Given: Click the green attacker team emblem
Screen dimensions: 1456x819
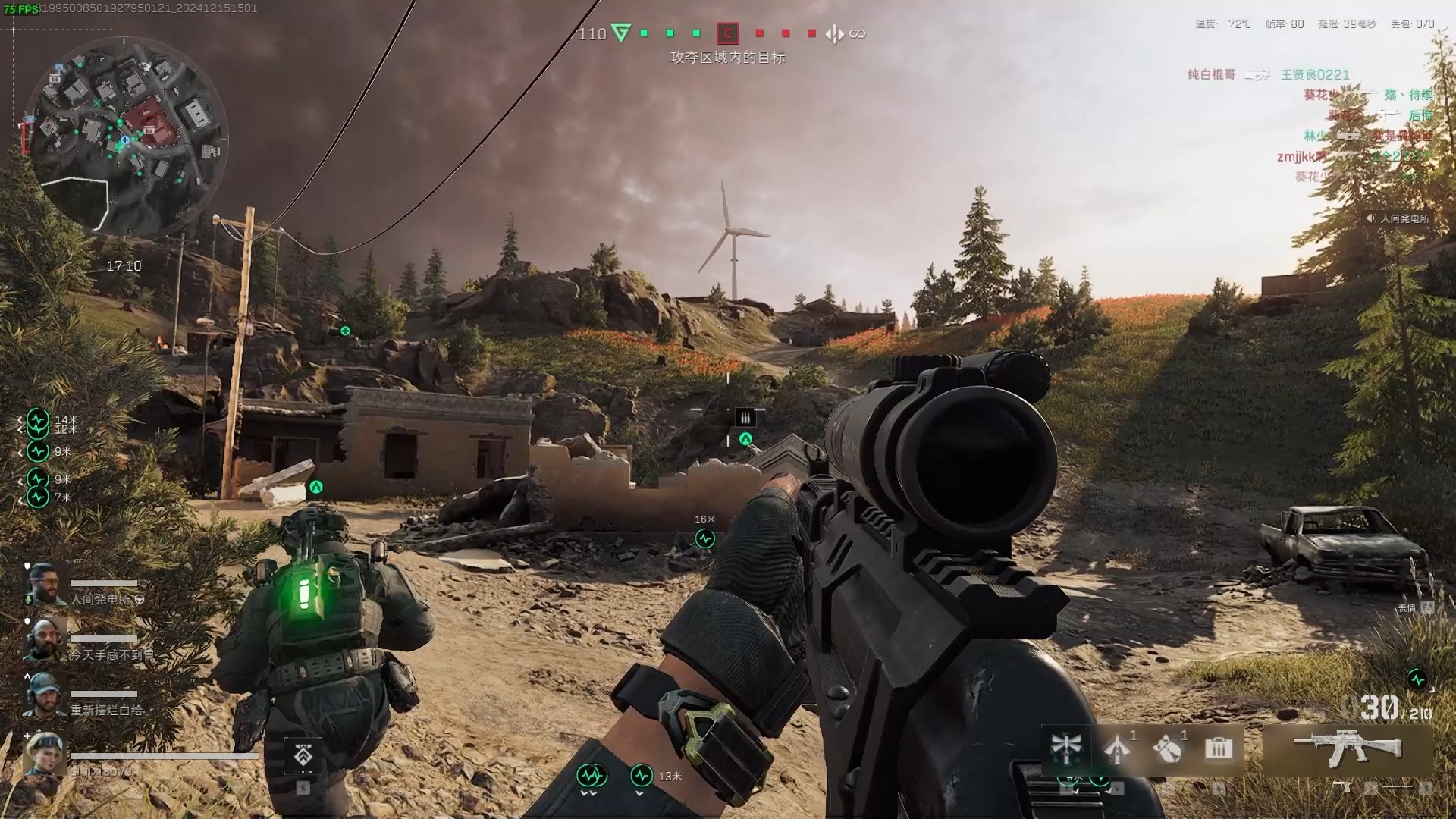Looking at the screenshot, I should (x=621, y=33).
